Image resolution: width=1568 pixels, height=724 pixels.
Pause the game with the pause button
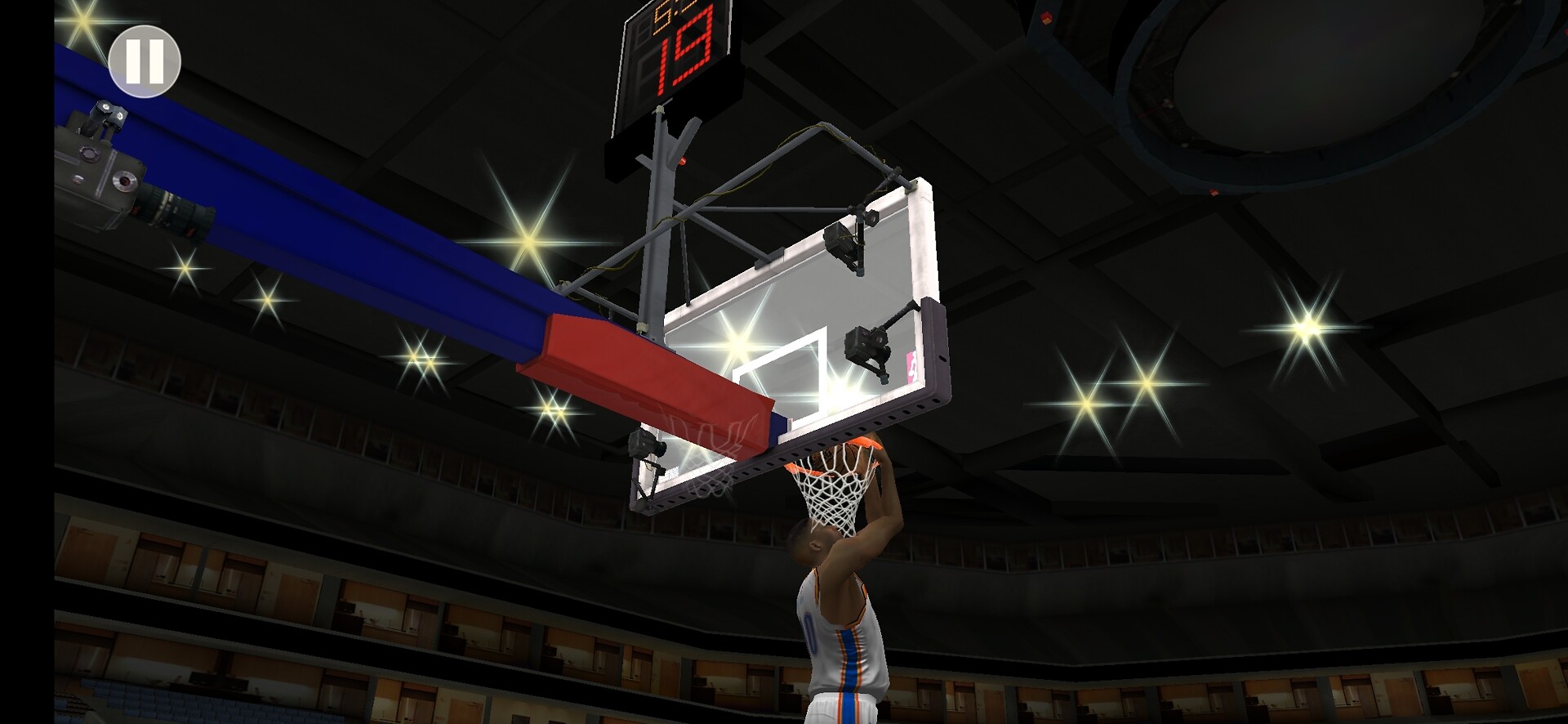[145, 61]
